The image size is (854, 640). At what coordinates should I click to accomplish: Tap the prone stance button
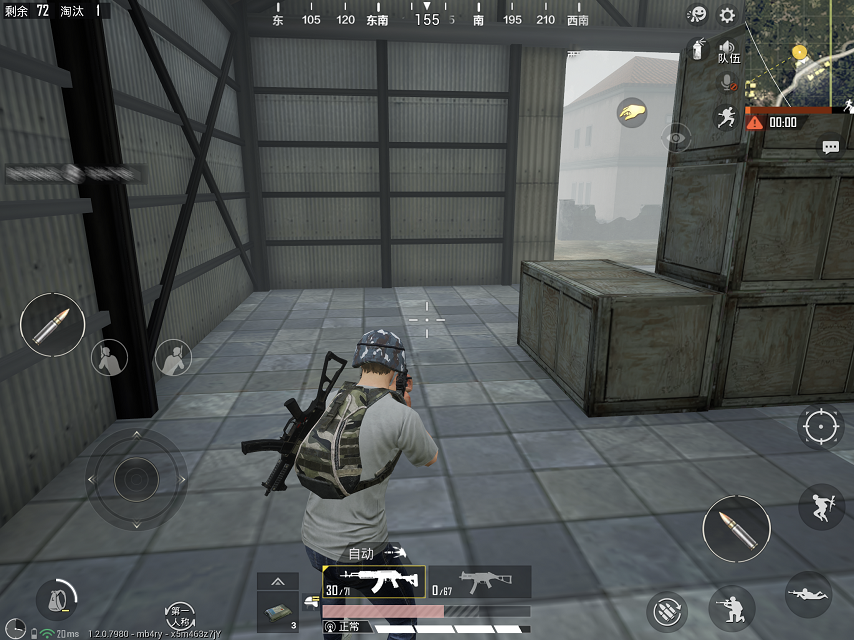tap(808, 594)
